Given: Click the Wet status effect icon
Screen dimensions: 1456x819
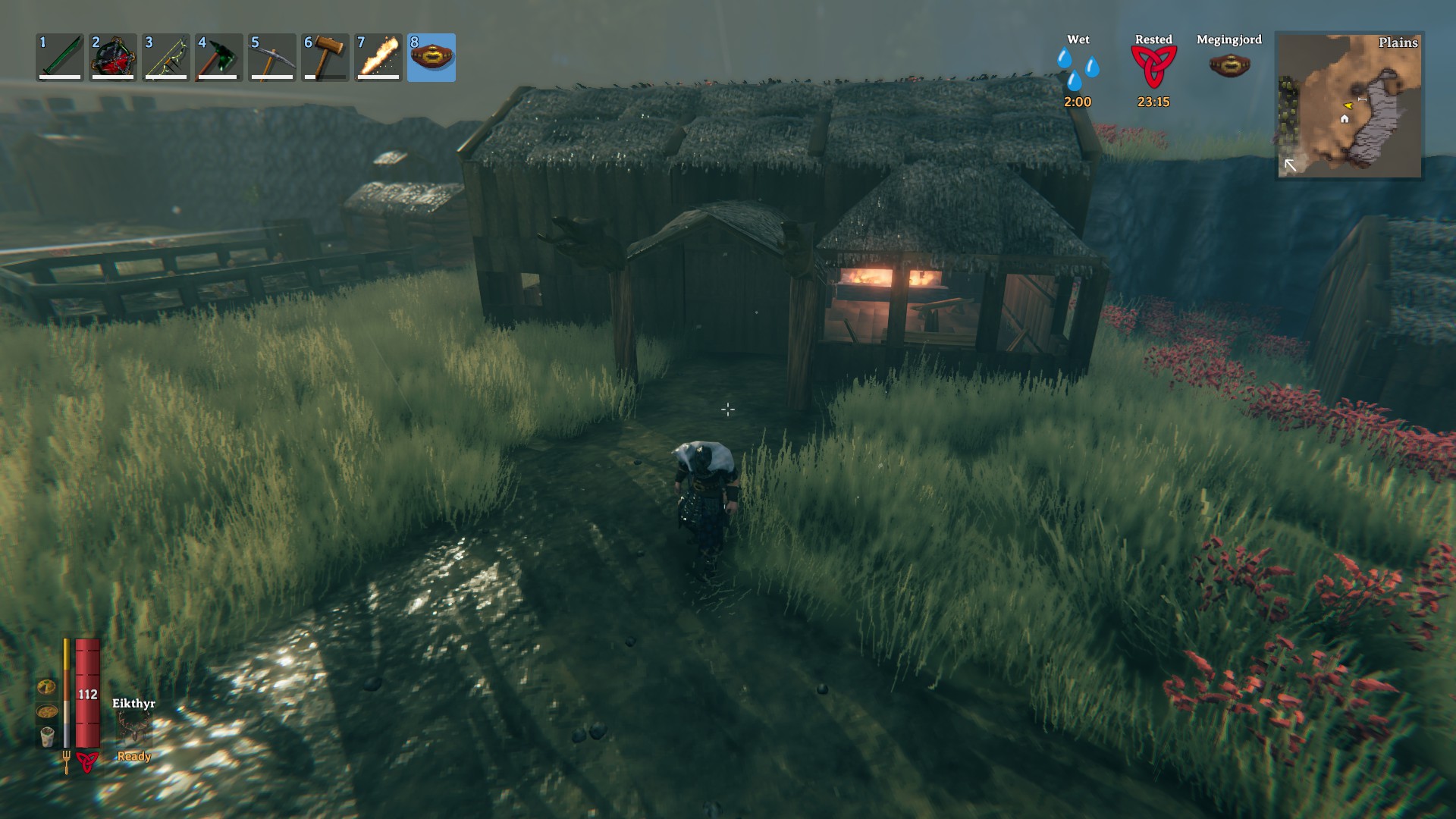Looking at the screenshot, I should click(x=1078, y=69).
